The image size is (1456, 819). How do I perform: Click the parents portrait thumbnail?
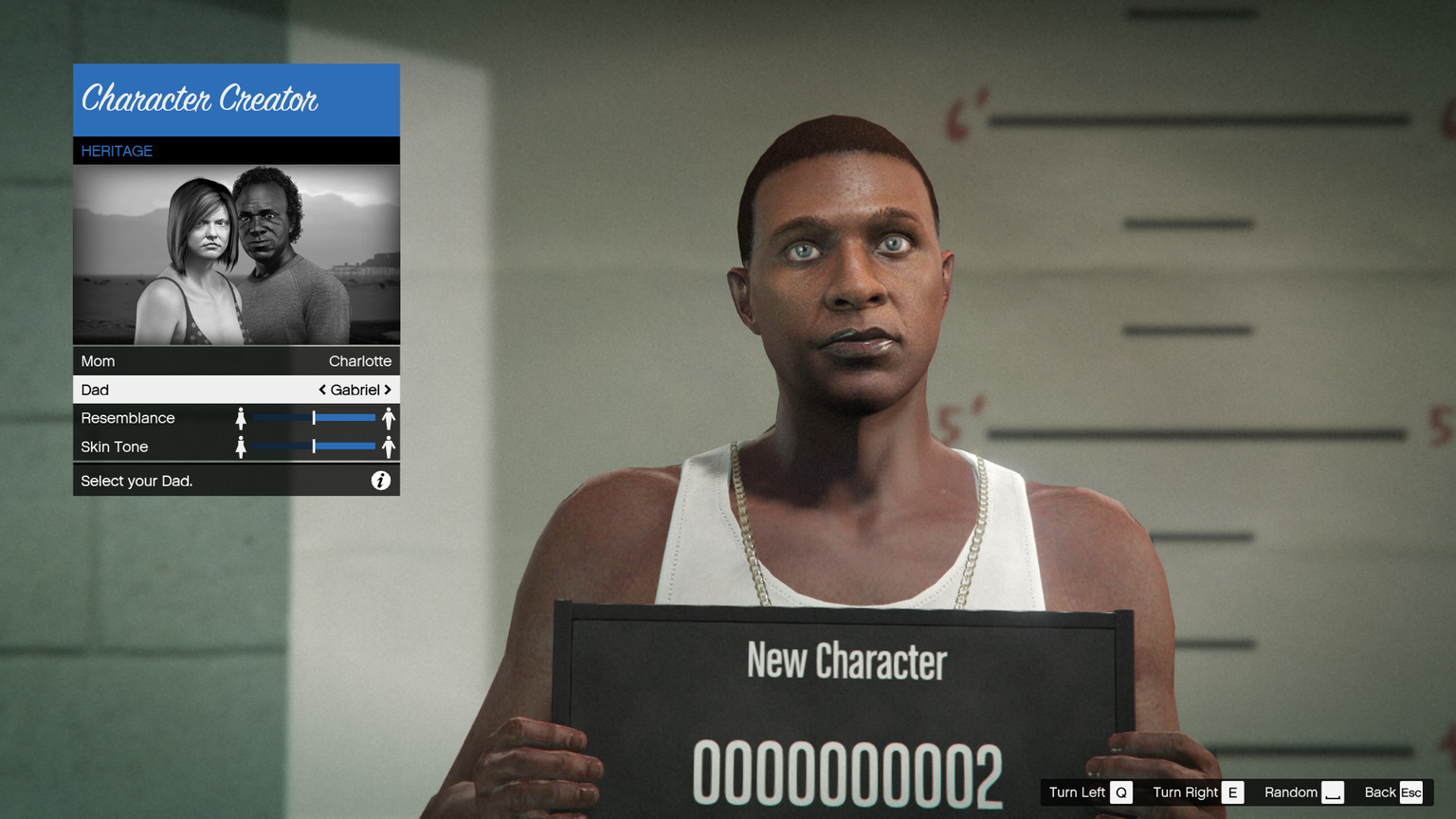(x=236, y=254)
